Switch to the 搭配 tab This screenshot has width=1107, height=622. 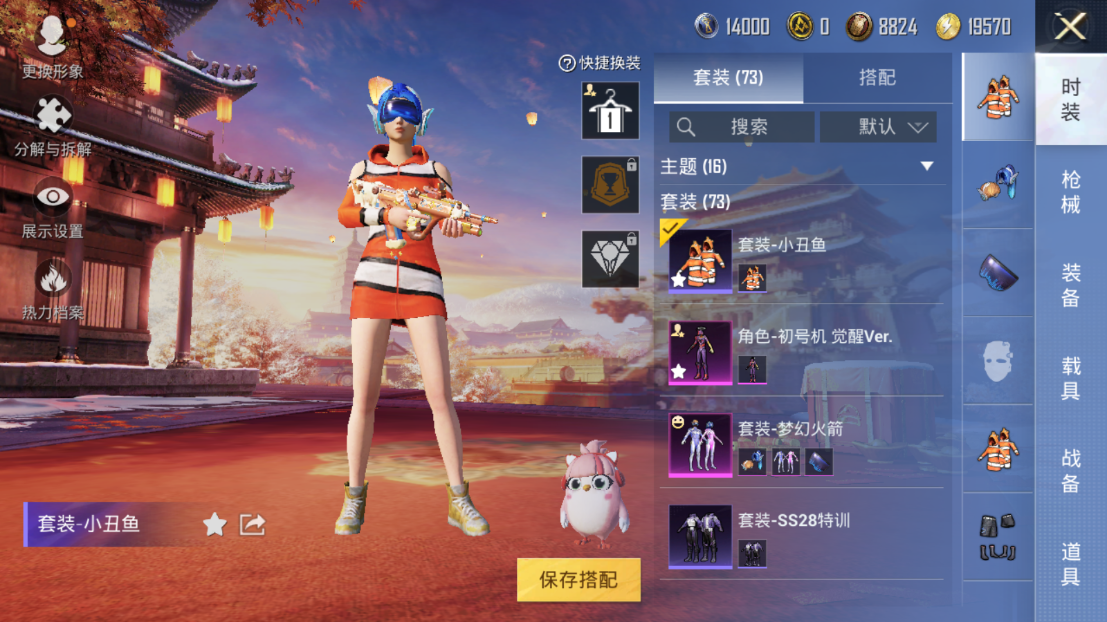pos(877,78)
